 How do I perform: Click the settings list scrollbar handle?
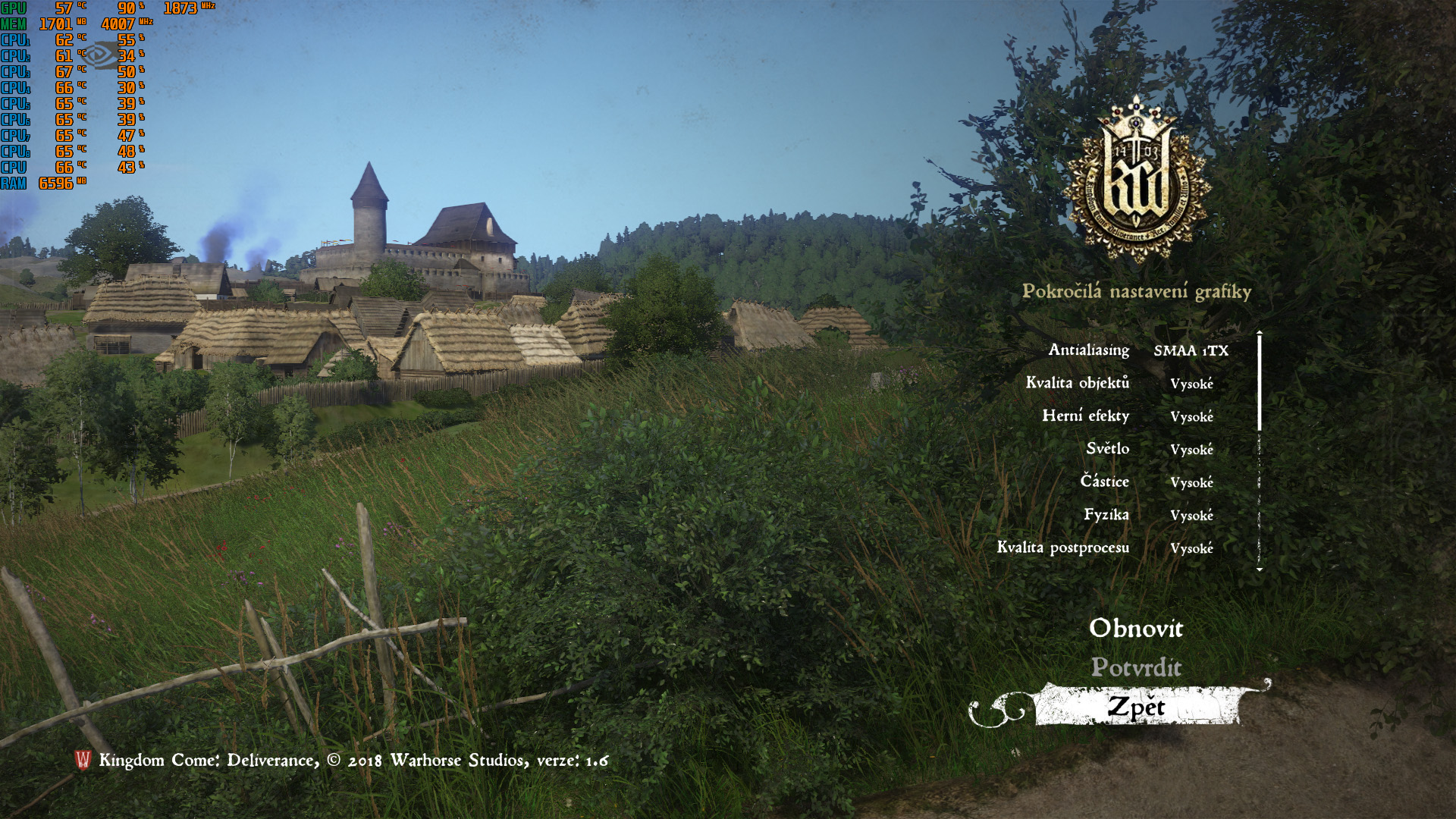point(1260,383)
